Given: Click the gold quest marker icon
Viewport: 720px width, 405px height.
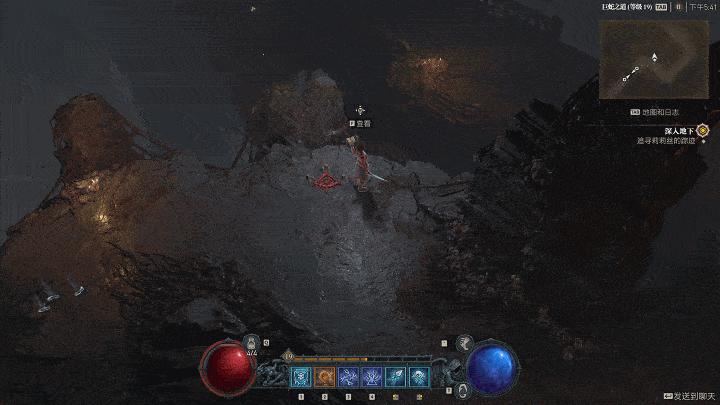Looking at the screenshot, I should (x=703, y=130).
